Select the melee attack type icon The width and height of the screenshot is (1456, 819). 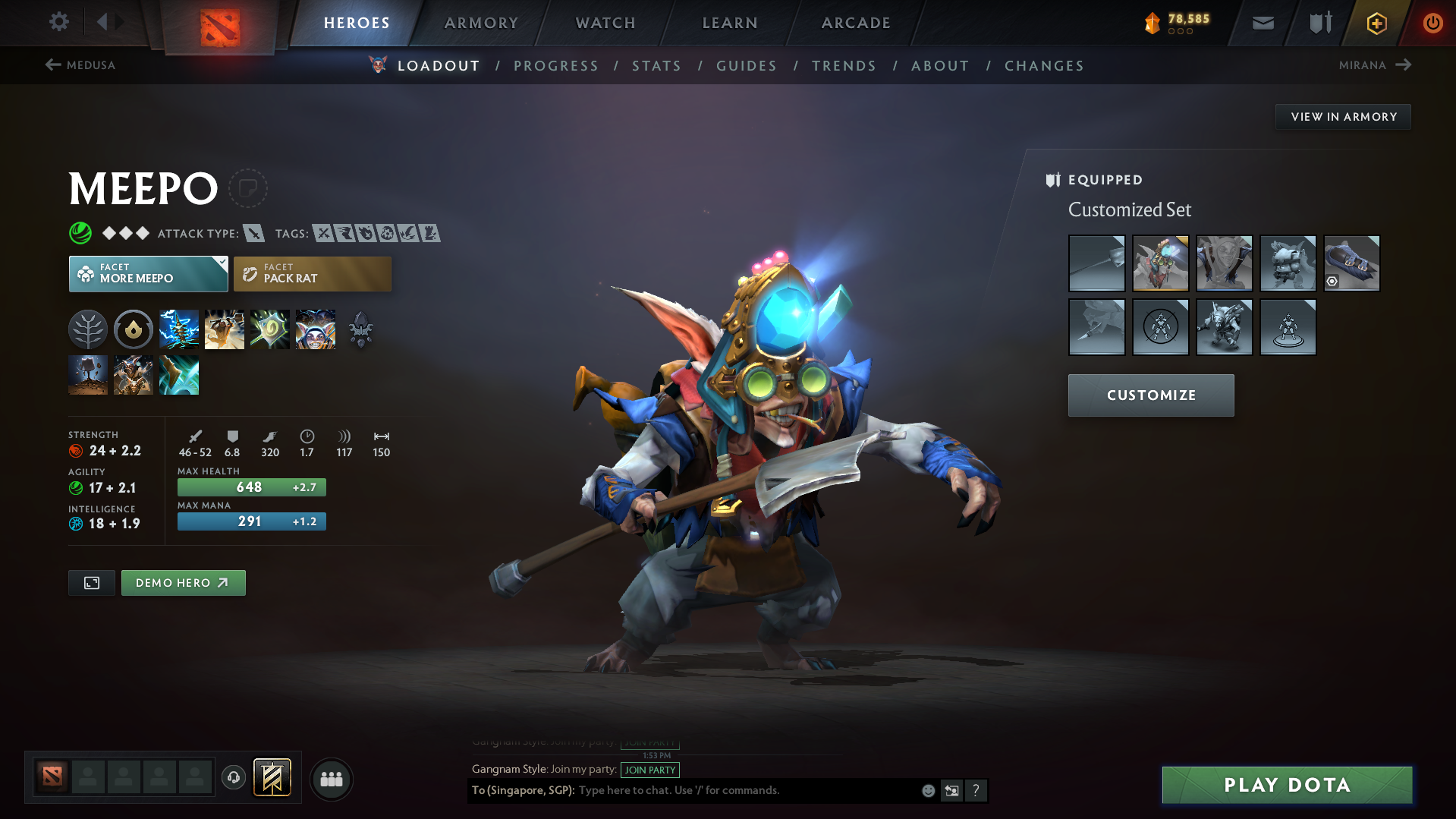253,233
